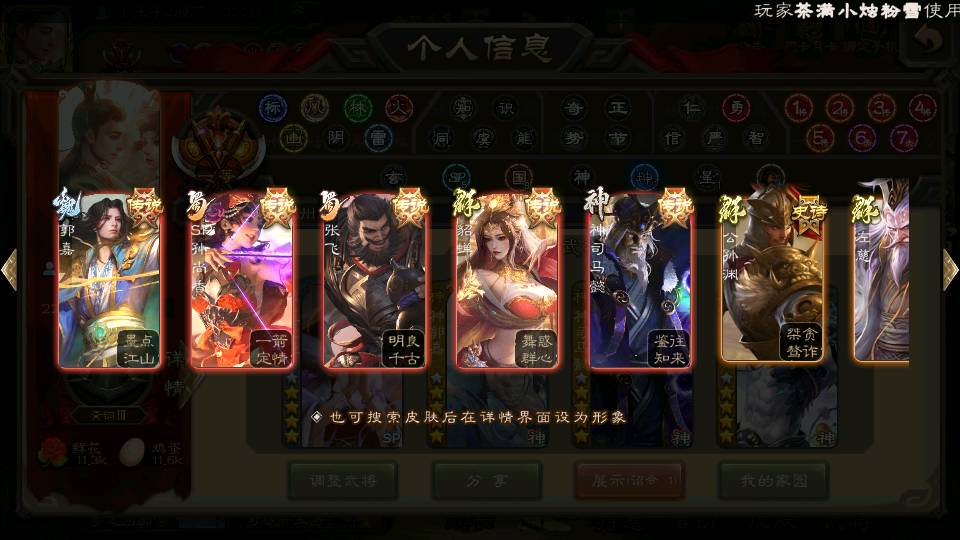Click the 分享 share button
Image resolution: width=960 pixels, height=540 pixels.
tap(487, 481)
